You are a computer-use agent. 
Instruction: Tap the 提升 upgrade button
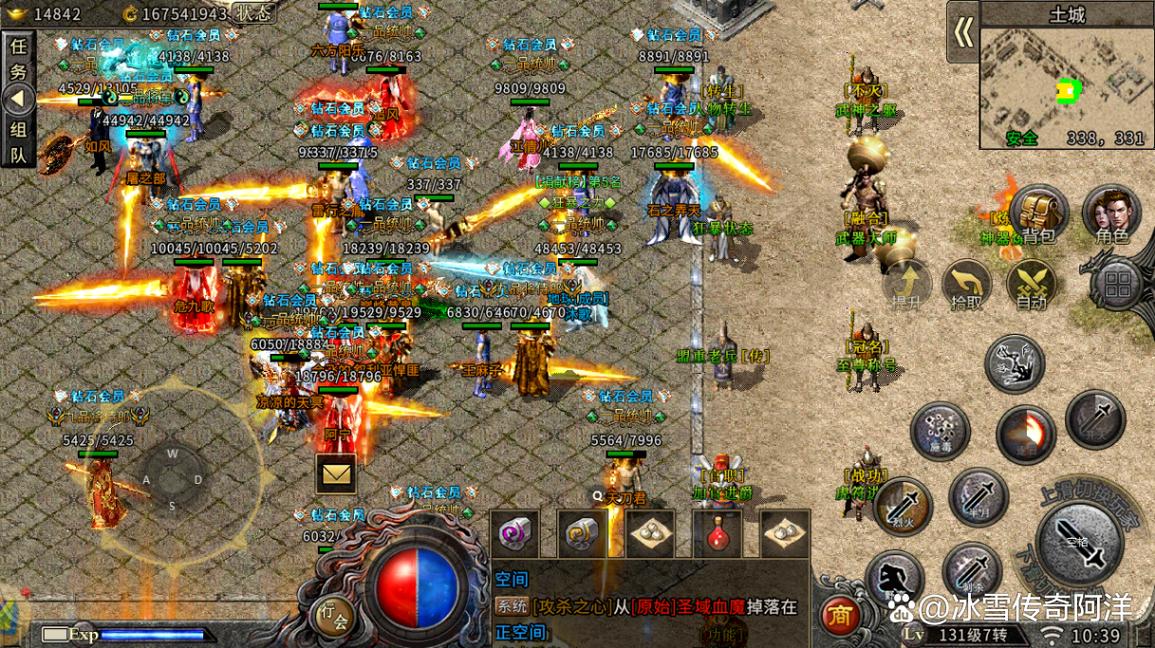(907, 284)
